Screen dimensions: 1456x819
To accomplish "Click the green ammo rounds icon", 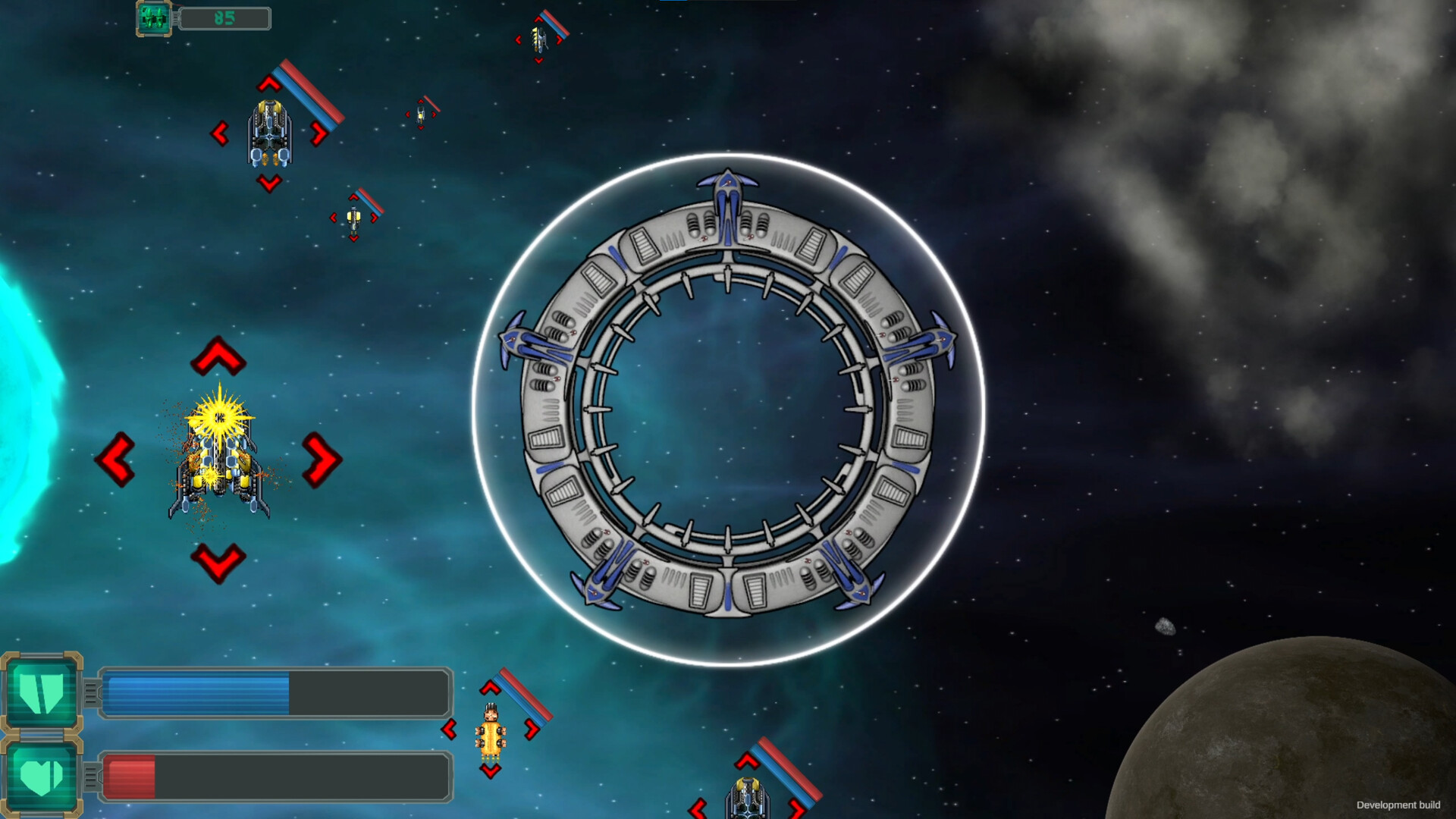I will coord(152,17).
